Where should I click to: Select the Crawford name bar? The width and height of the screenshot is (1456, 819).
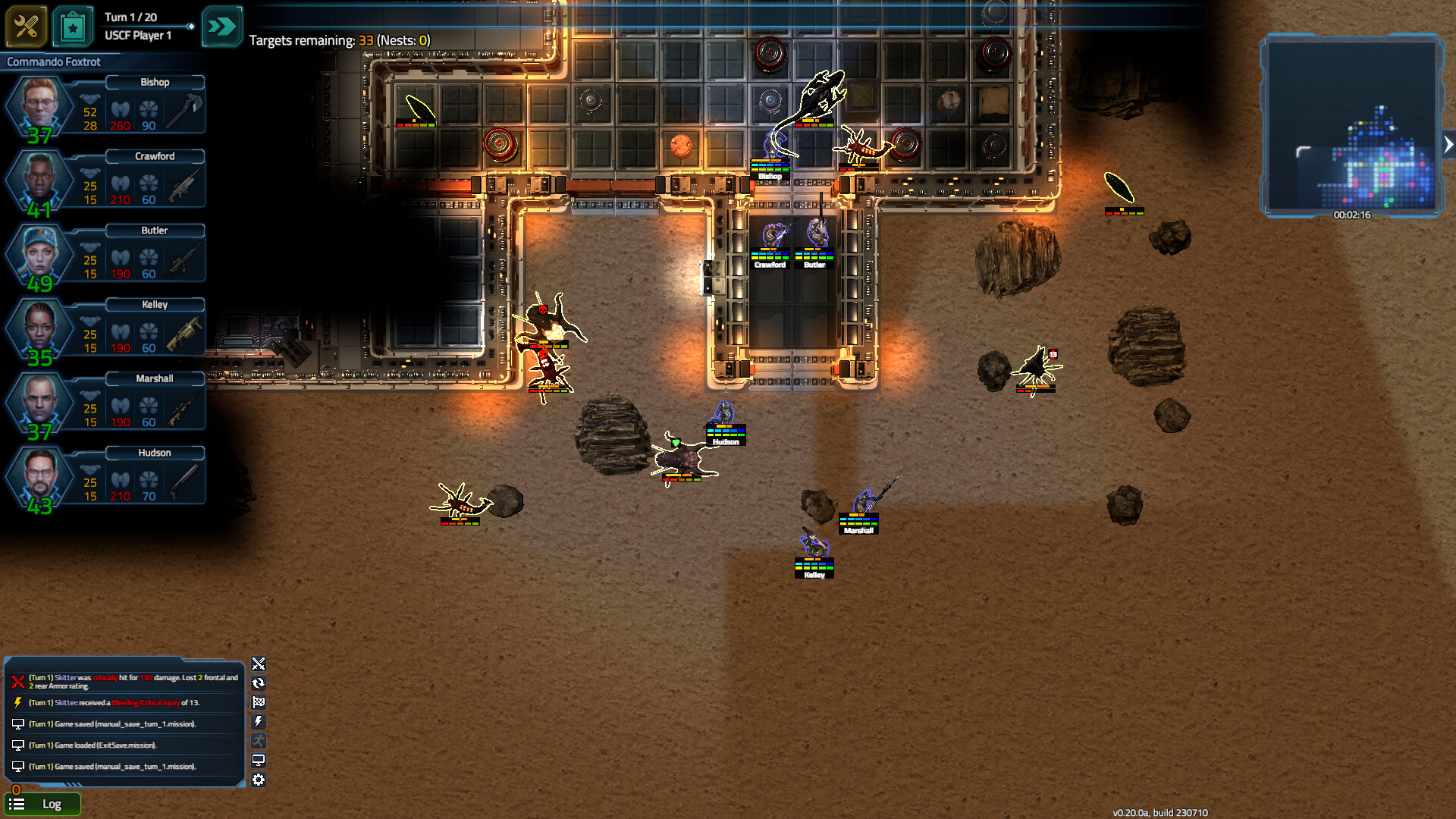click(154, 156)
